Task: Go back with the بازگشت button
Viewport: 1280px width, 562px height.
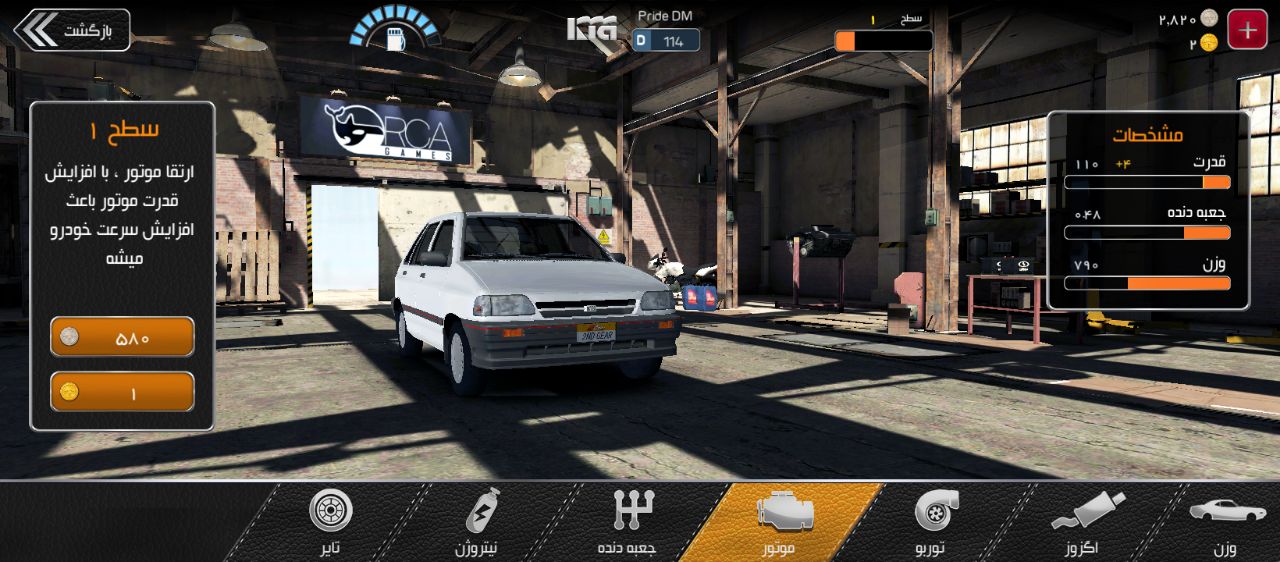Action: pos(72,30)
